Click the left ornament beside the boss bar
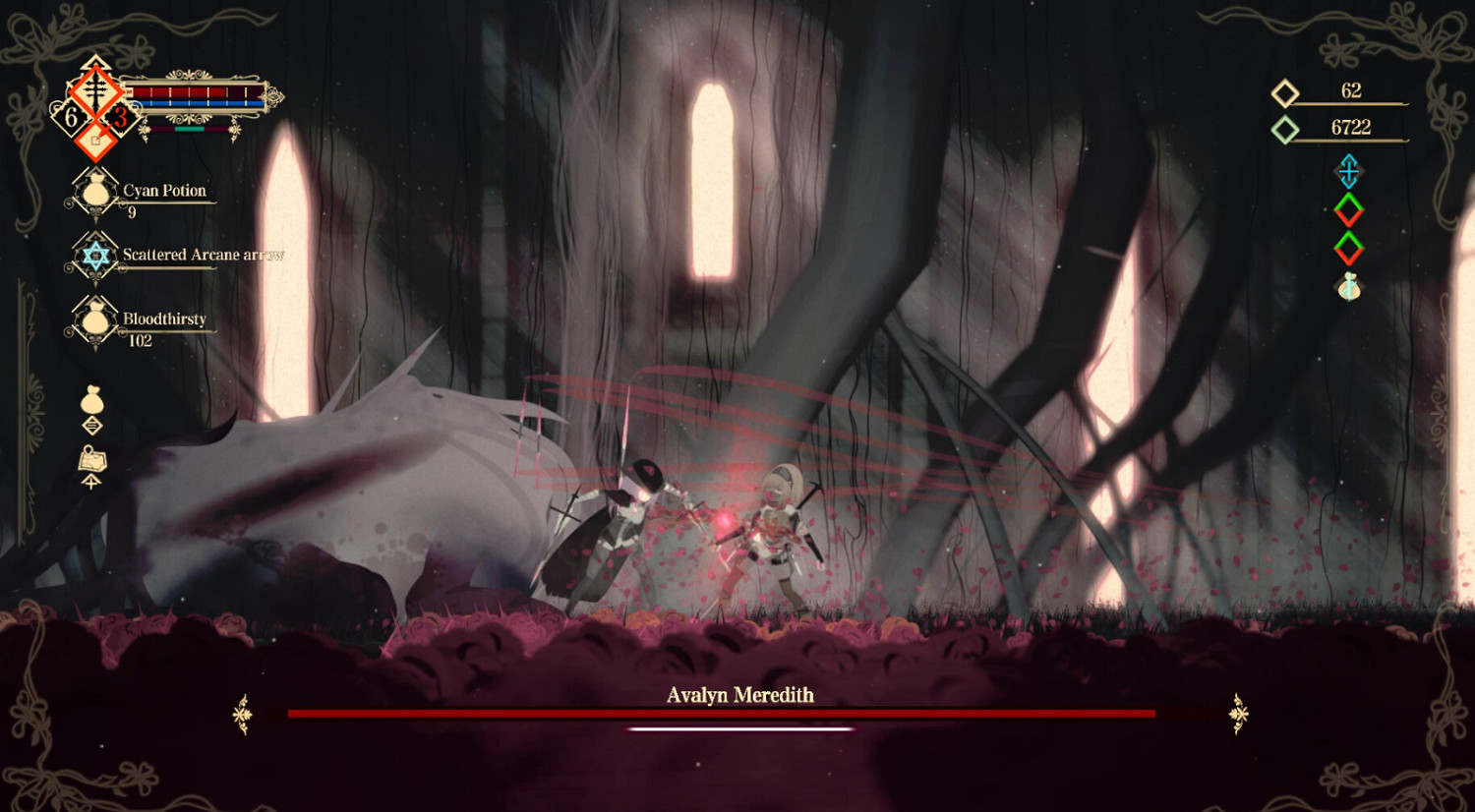Image resolution: width=1475 pixels, height=812 pixels. [x=239, y=714]
